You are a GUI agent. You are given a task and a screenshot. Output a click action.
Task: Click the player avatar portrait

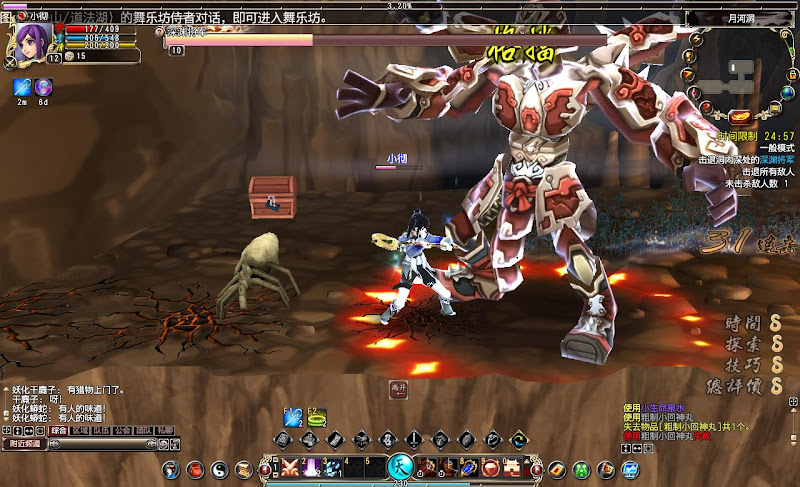[x=30, y=41]
